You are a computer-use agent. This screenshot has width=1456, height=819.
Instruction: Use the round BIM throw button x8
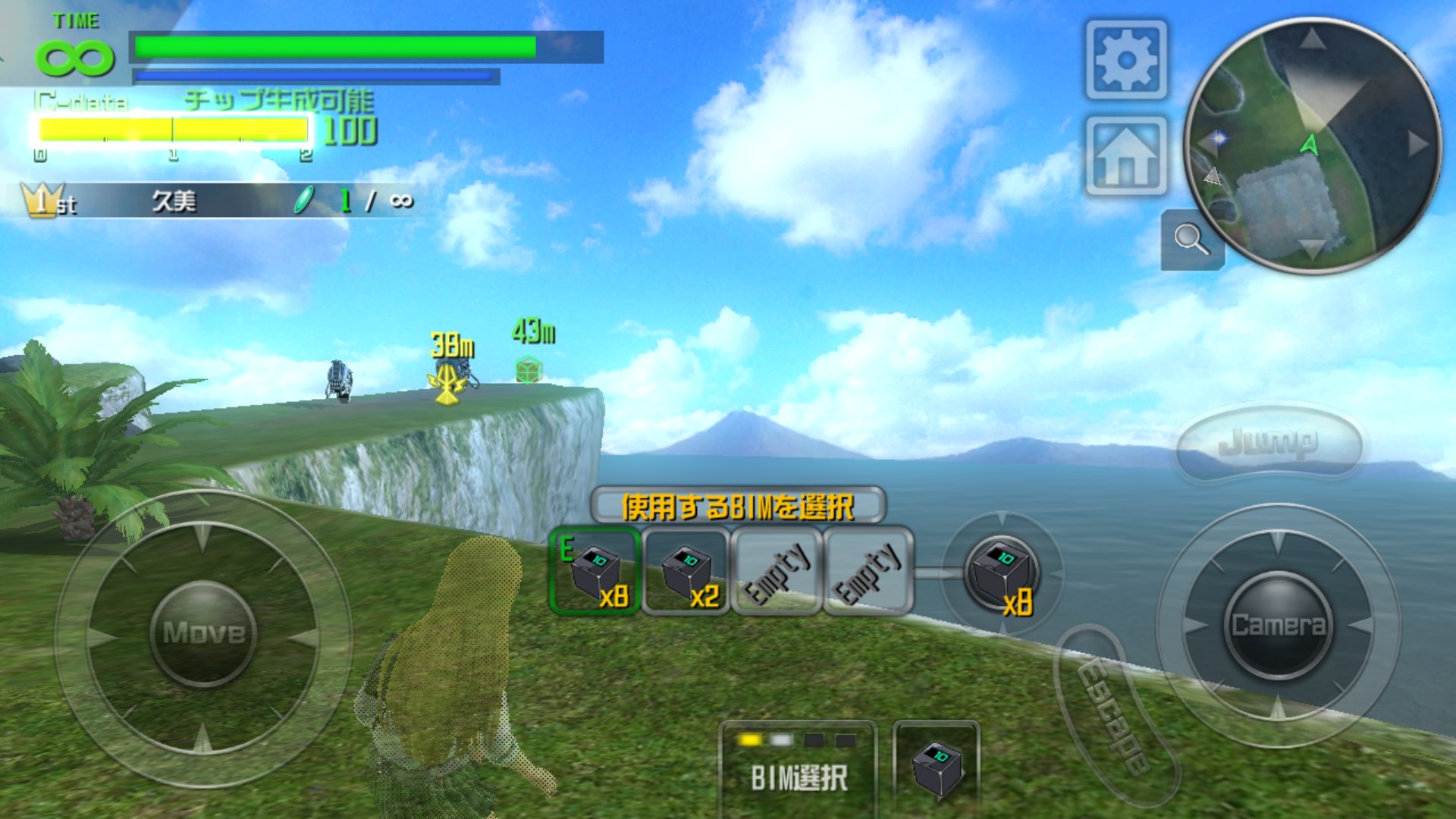[1002, 573]
